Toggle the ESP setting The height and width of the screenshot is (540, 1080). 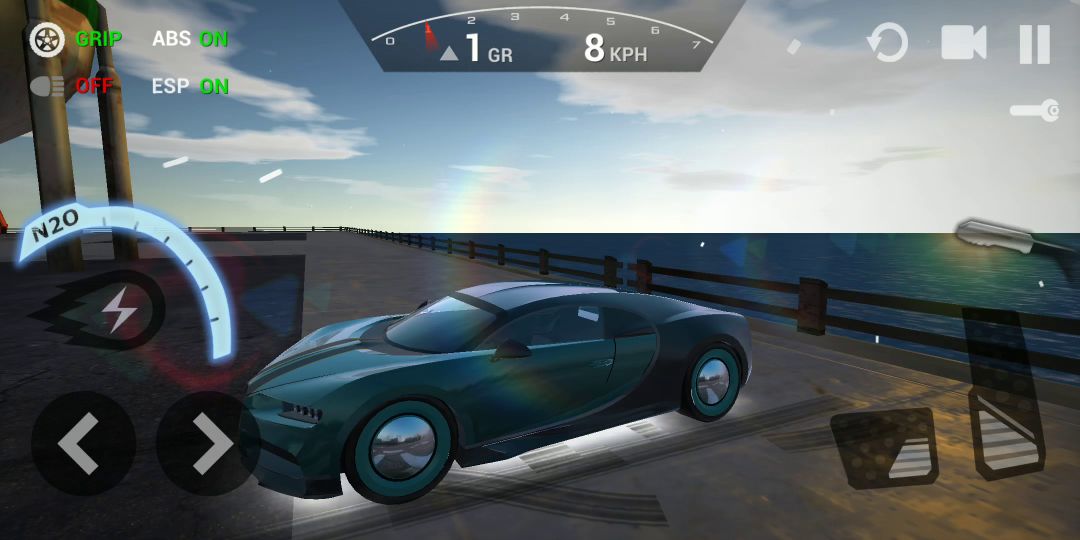(x=190, y=86)
